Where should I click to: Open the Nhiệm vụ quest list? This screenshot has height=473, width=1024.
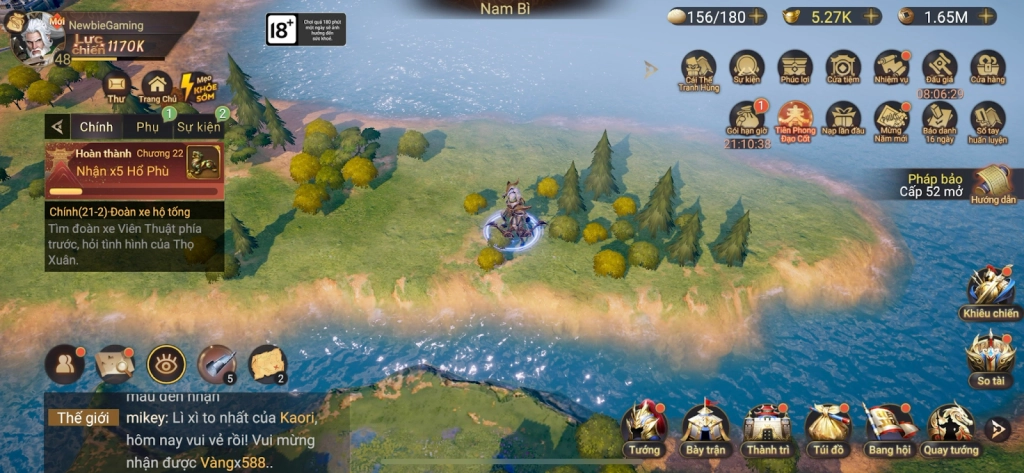(x=891, y=68)
